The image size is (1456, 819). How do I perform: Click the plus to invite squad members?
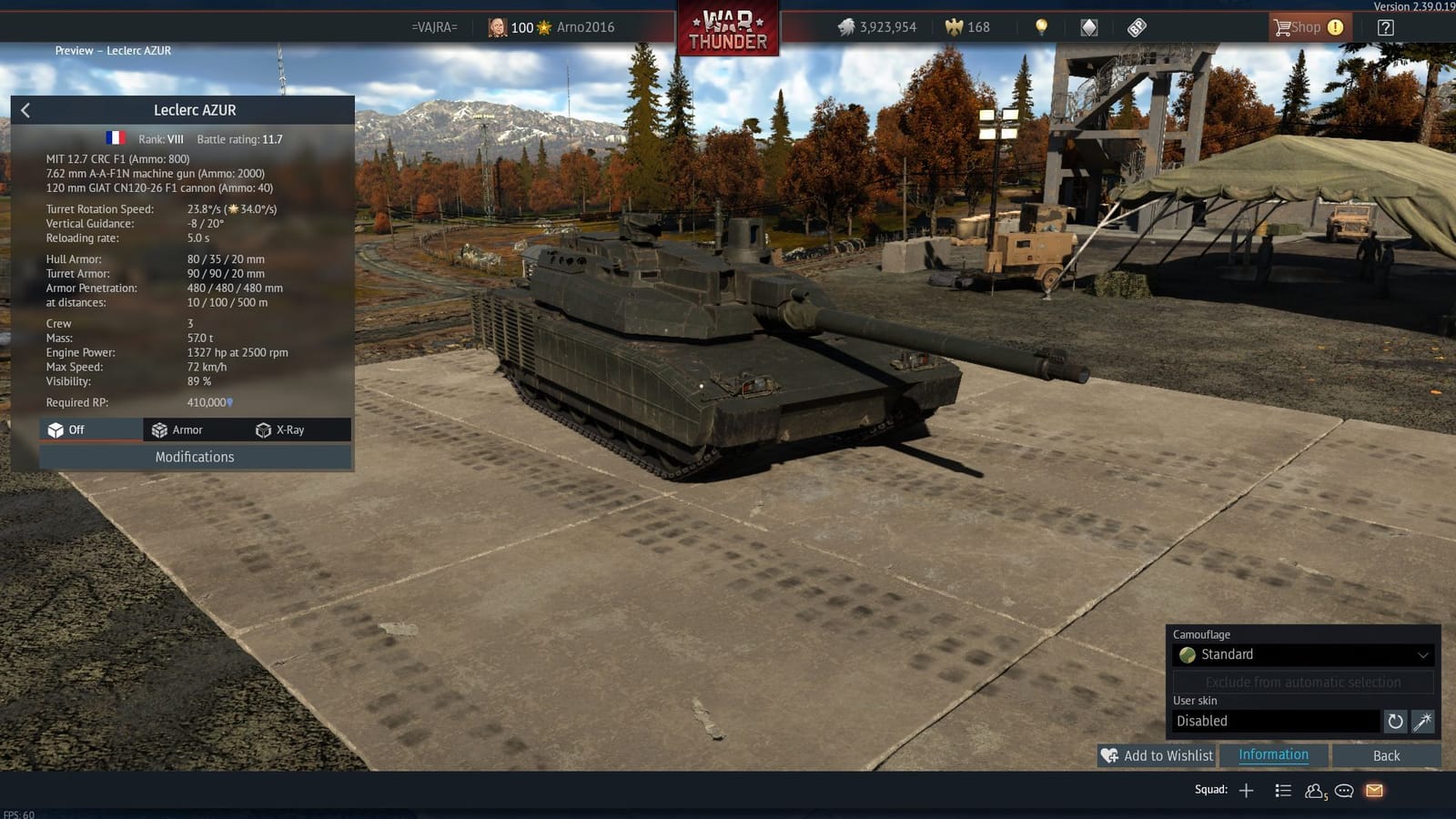(x=1245, y=790)
